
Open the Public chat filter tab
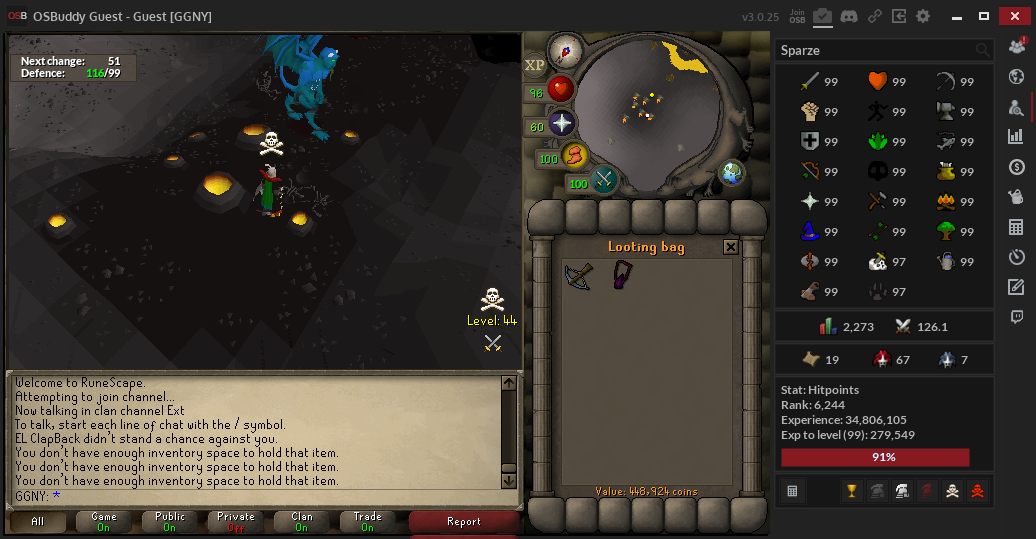click(x=170, y=521)
